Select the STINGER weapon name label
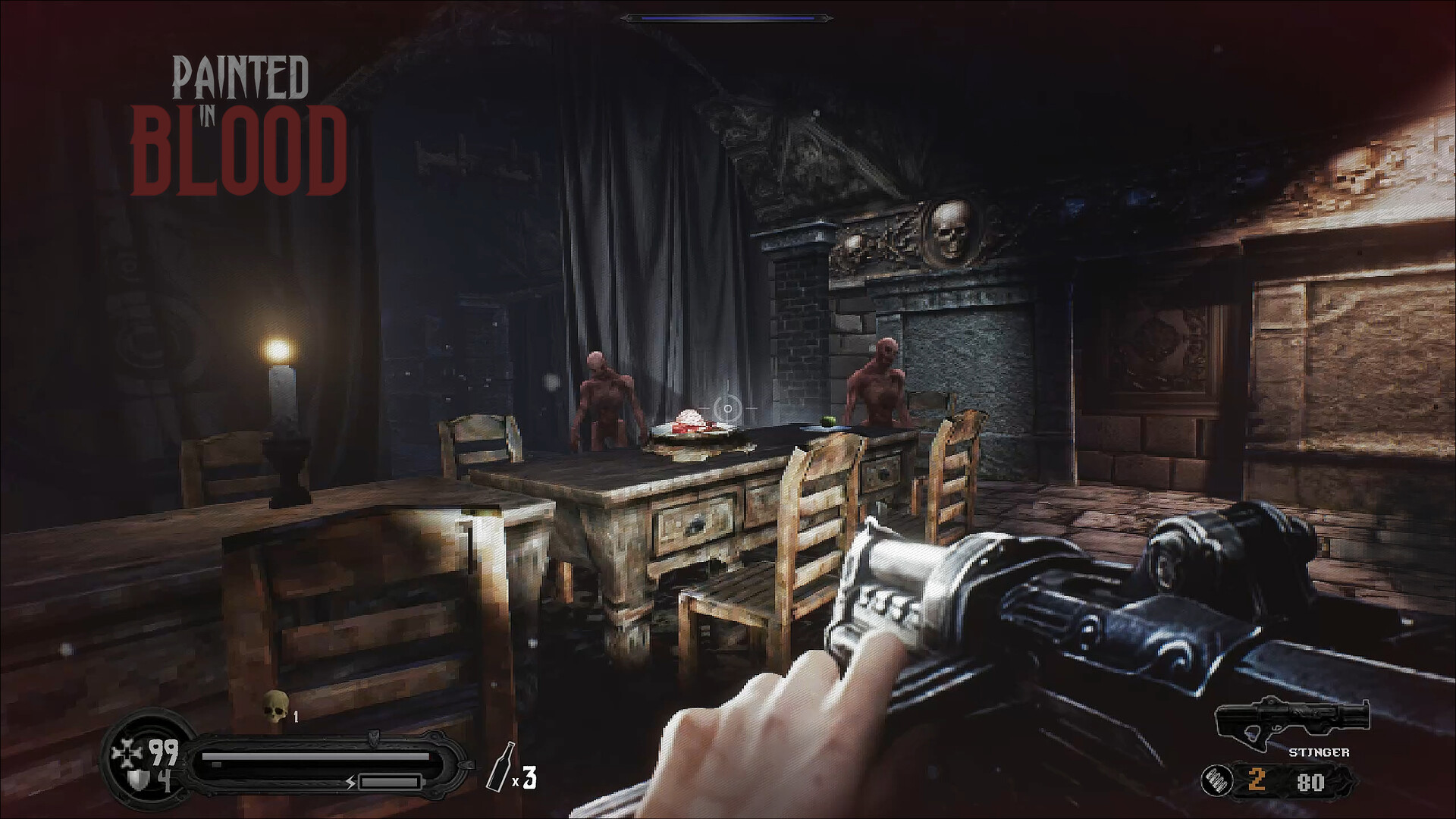 1319,752
